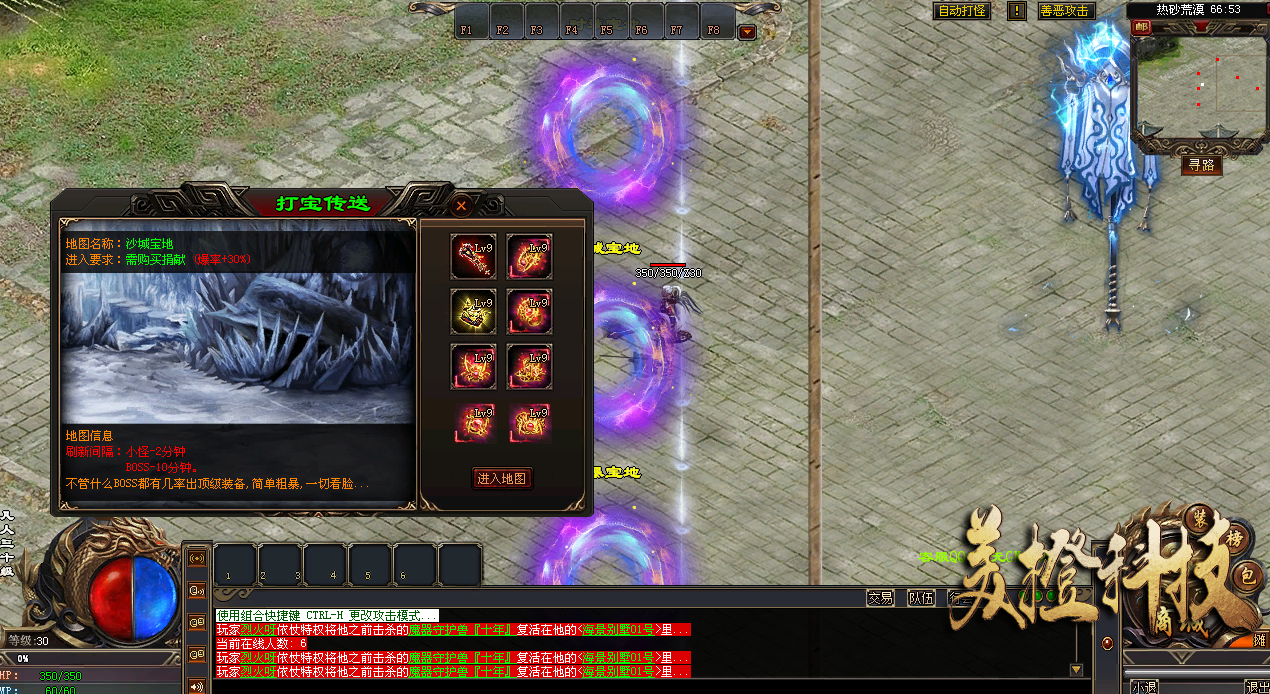Click the 小退 logout-to-character button
The width and height of the screenshot is (1270, 694).
(1143, 687)
